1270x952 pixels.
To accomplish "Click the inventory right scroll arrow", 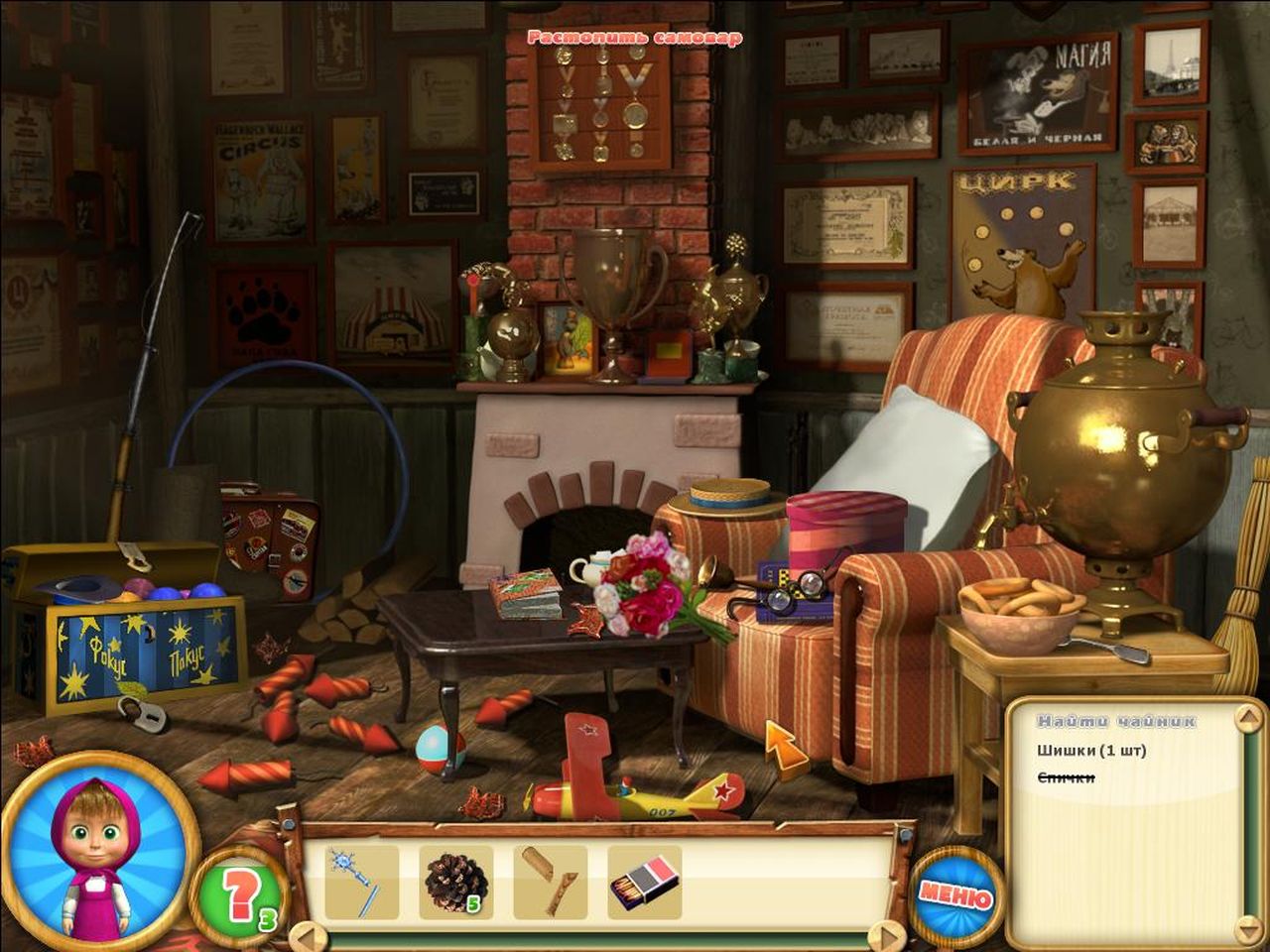I will coord(885,936).
